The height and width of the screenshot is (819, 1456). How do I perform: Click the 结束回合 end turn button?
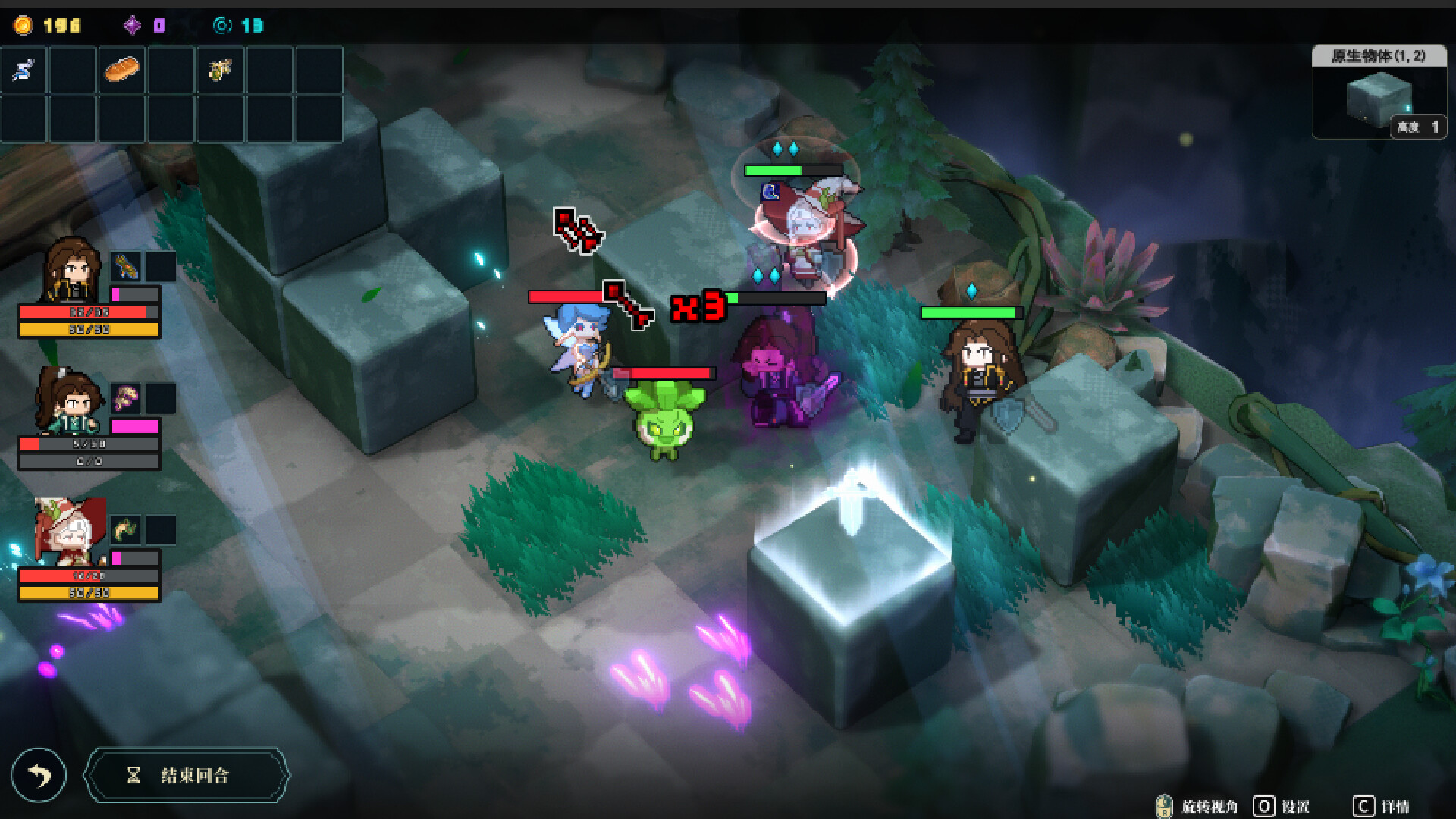(x=187, y=775)
